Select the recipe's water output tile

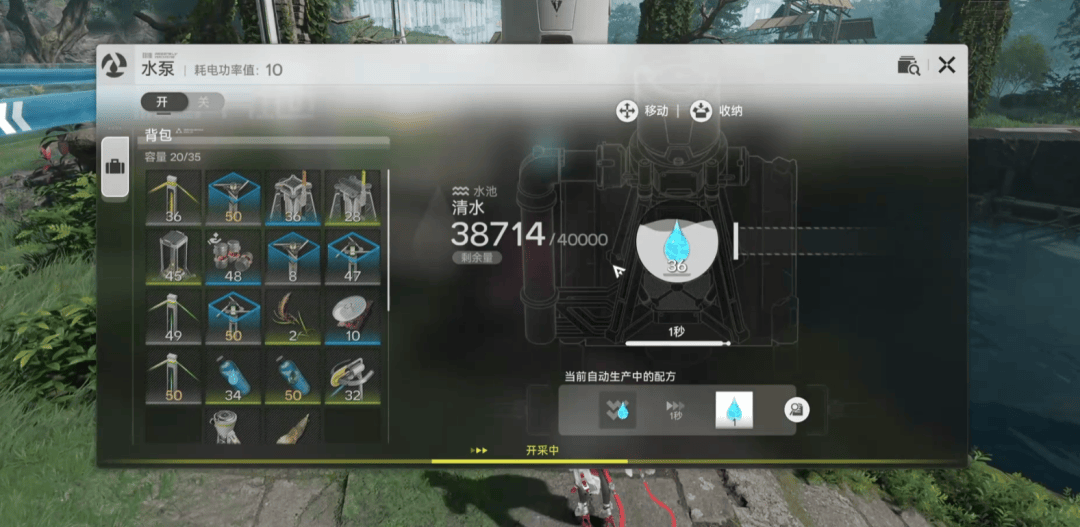point(733,410)
